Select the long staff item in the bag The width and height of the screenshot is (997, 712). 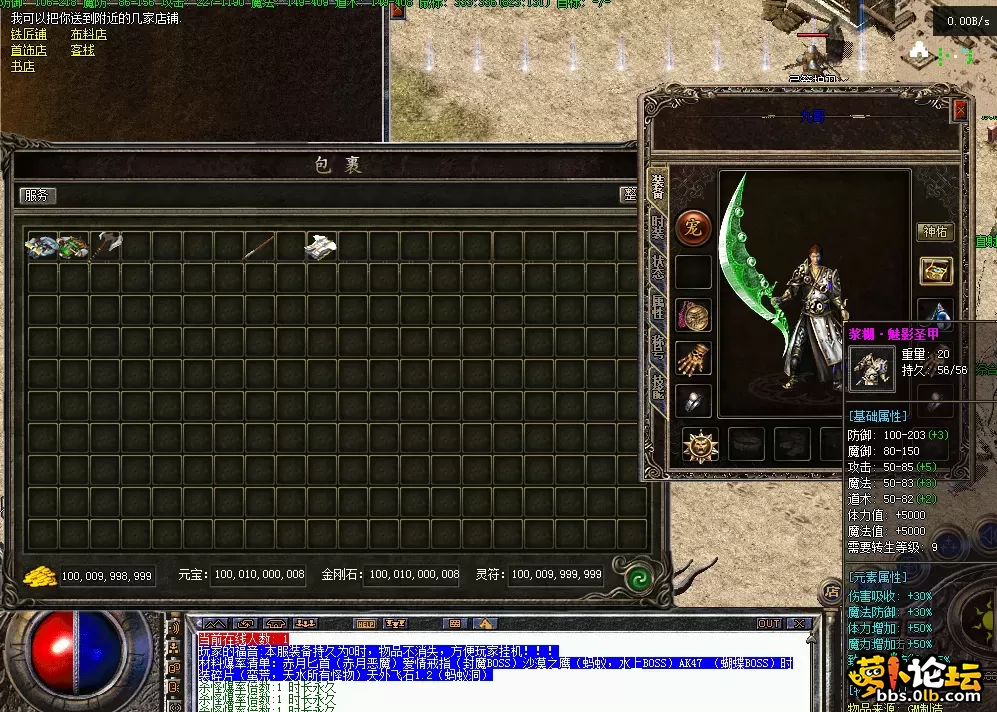click(260, 245)
